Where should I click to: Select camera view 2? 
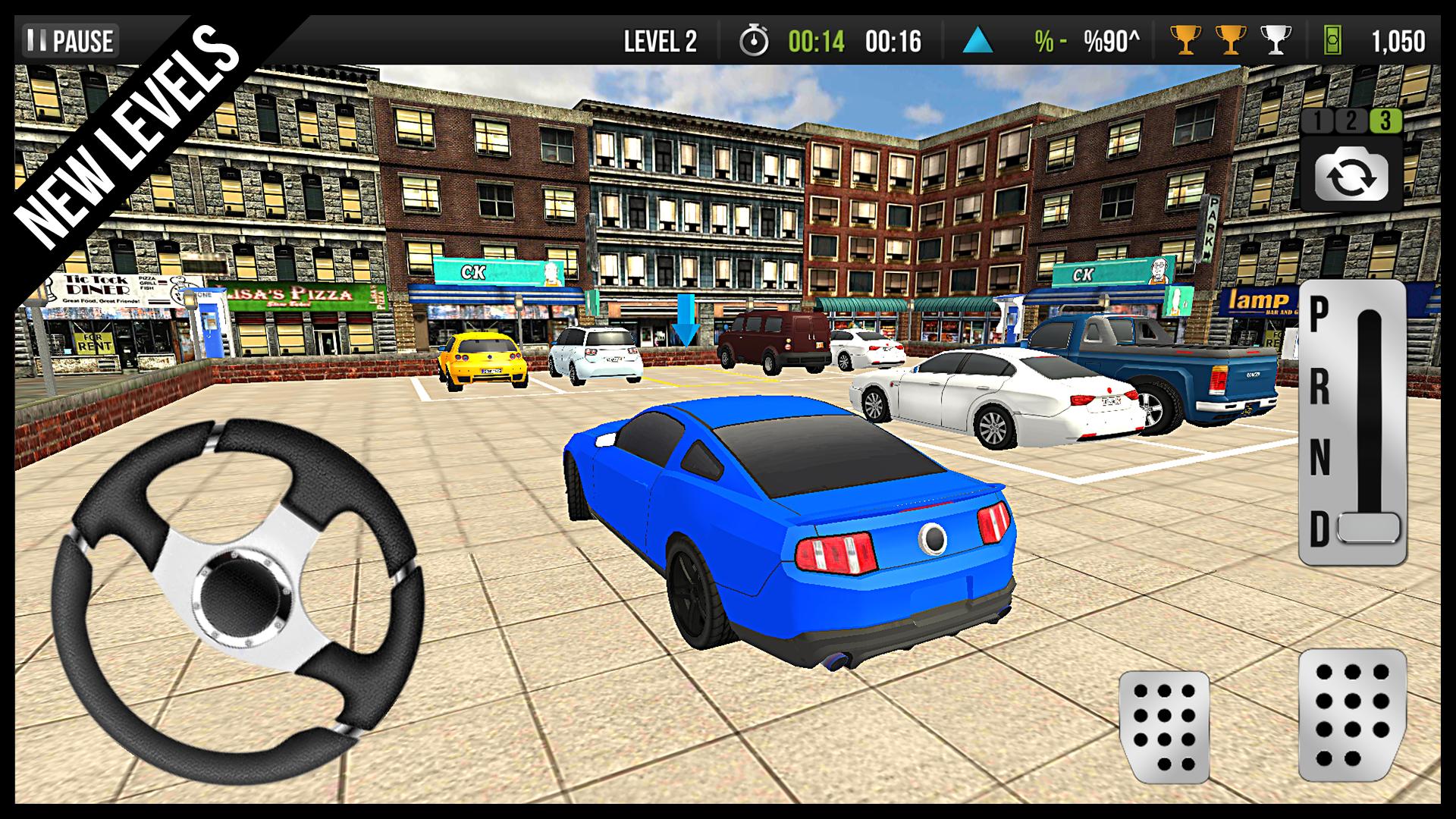1351,119
